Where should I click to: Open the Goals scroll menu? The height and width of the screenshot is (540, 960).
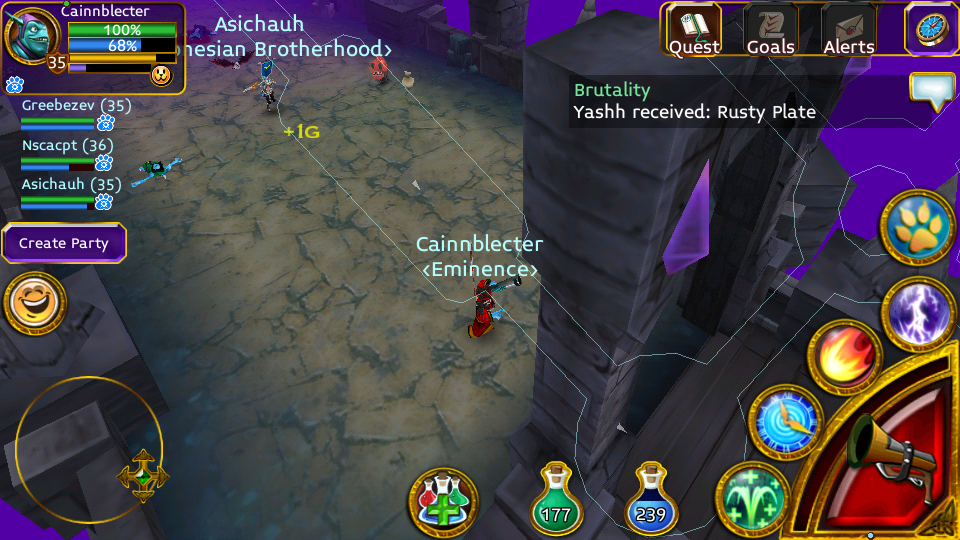(770, 30)
